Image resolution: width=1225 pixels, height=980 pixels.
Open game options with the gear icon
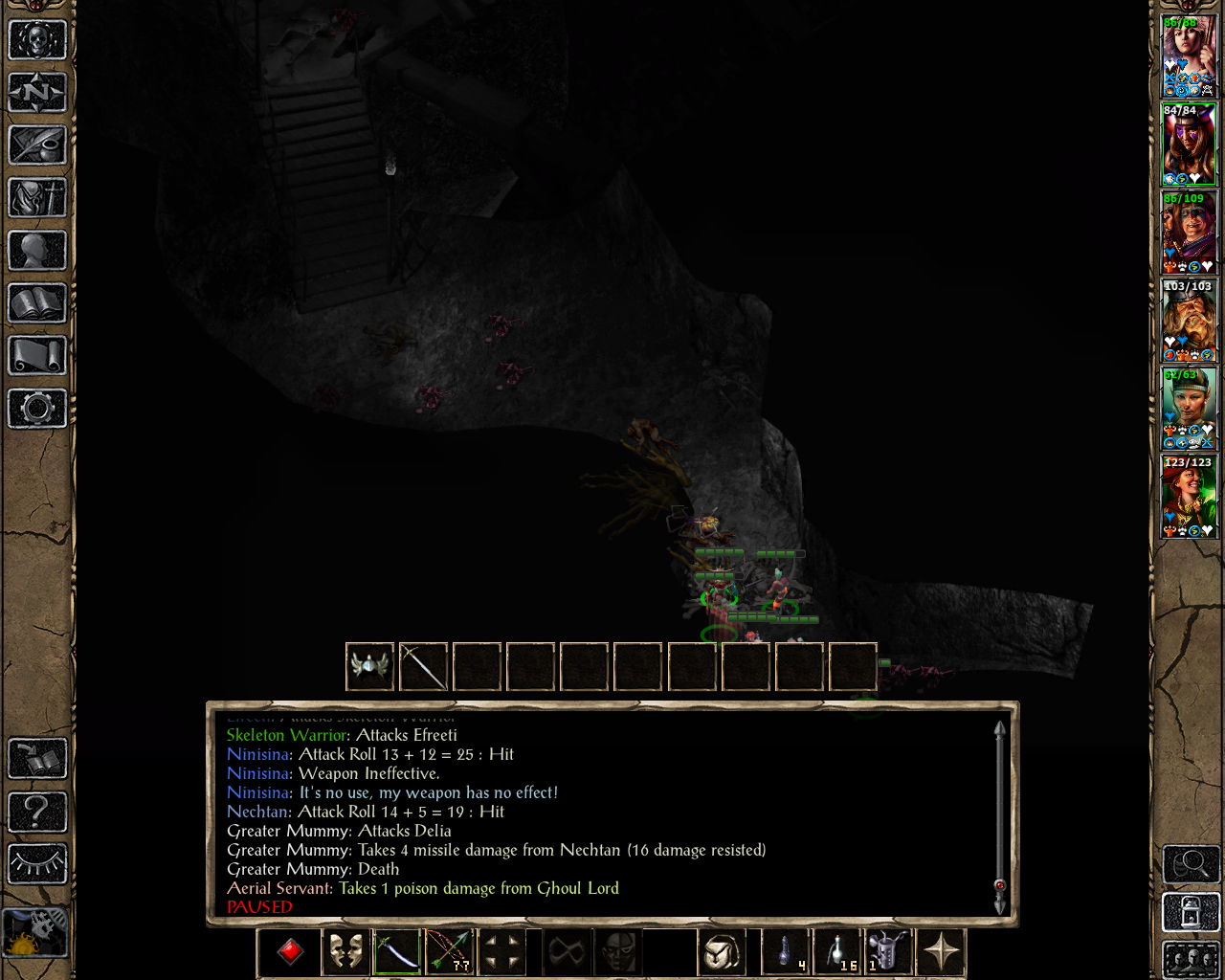[x=36, y=409]
